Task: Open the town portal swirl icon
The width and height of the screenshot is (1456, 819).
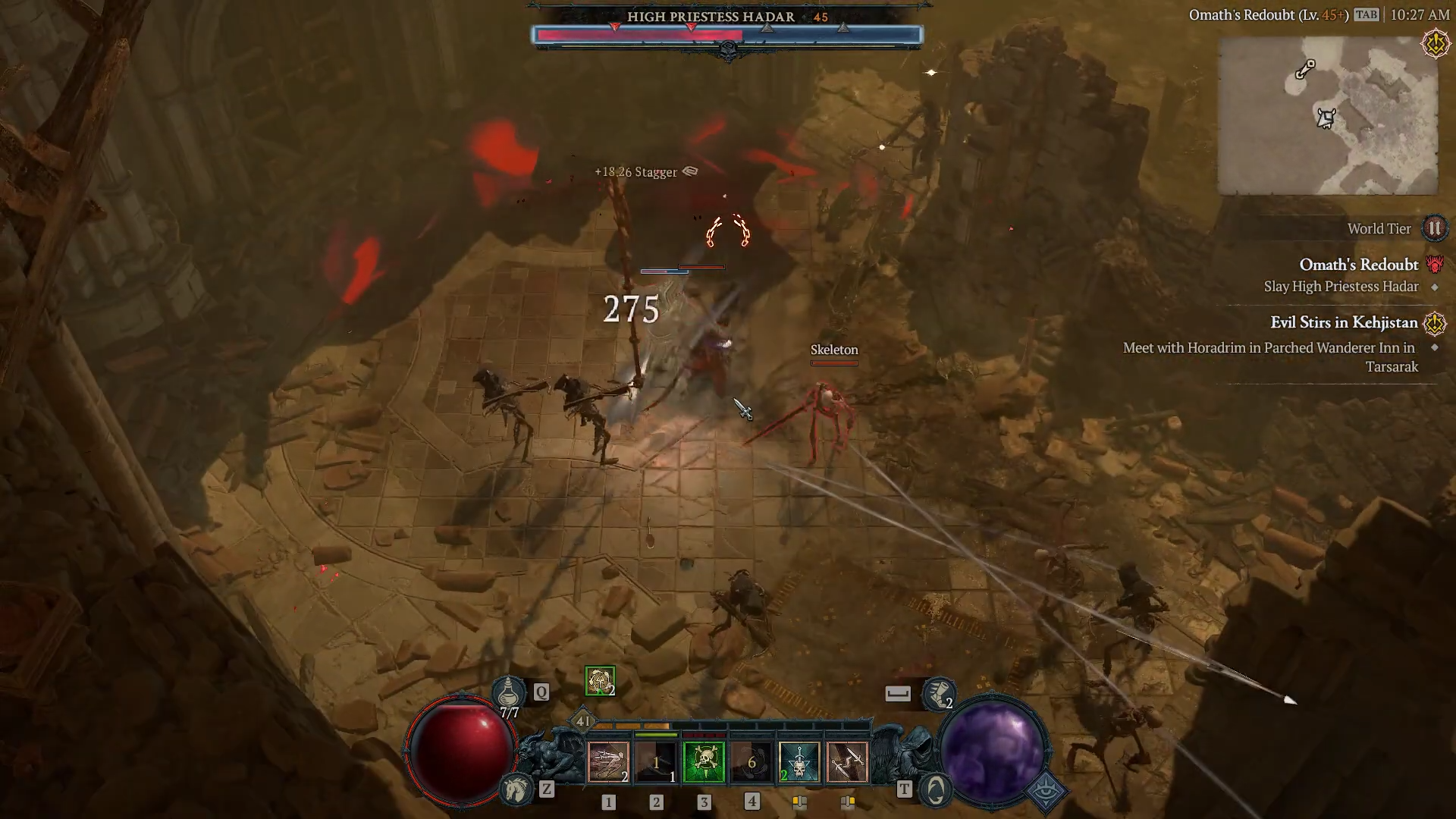Action: (936, 789)
